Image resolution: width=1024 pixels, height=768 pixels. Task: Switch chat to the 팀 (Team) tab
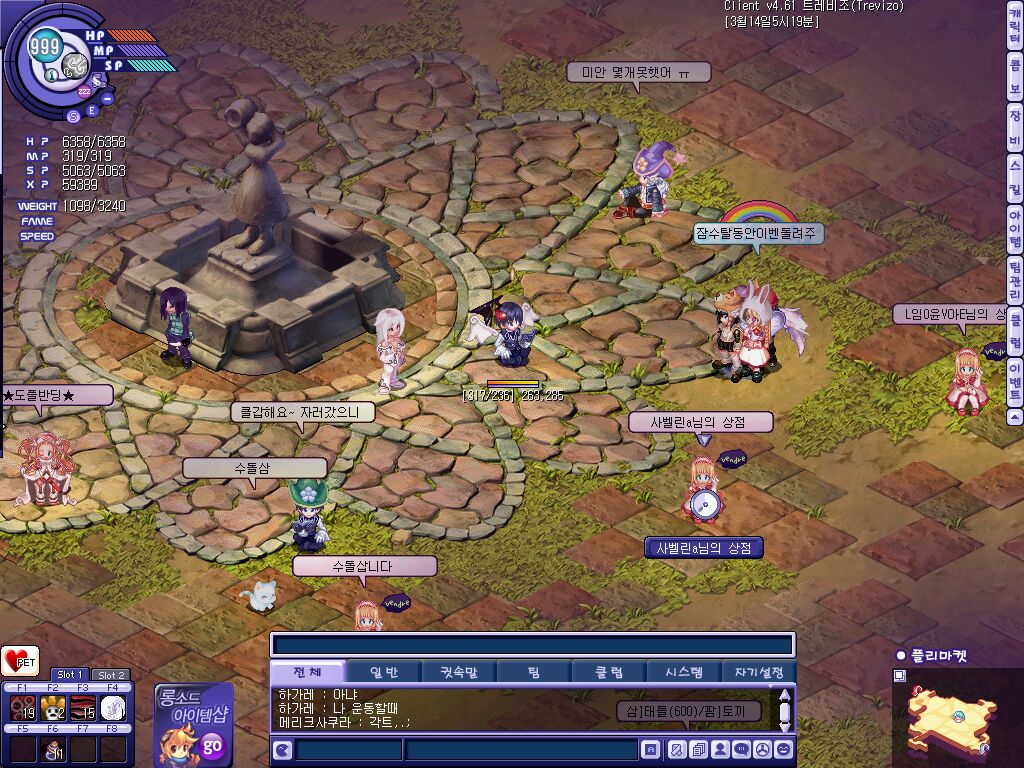[x=534, y=672]
